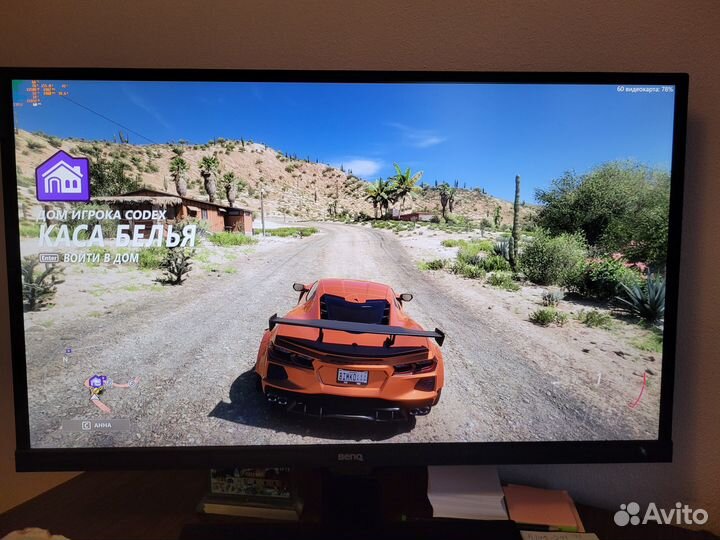This screenshot has height=540, width=720.
Task: Open the minimap with the route
Action: (x=100, y=392)
